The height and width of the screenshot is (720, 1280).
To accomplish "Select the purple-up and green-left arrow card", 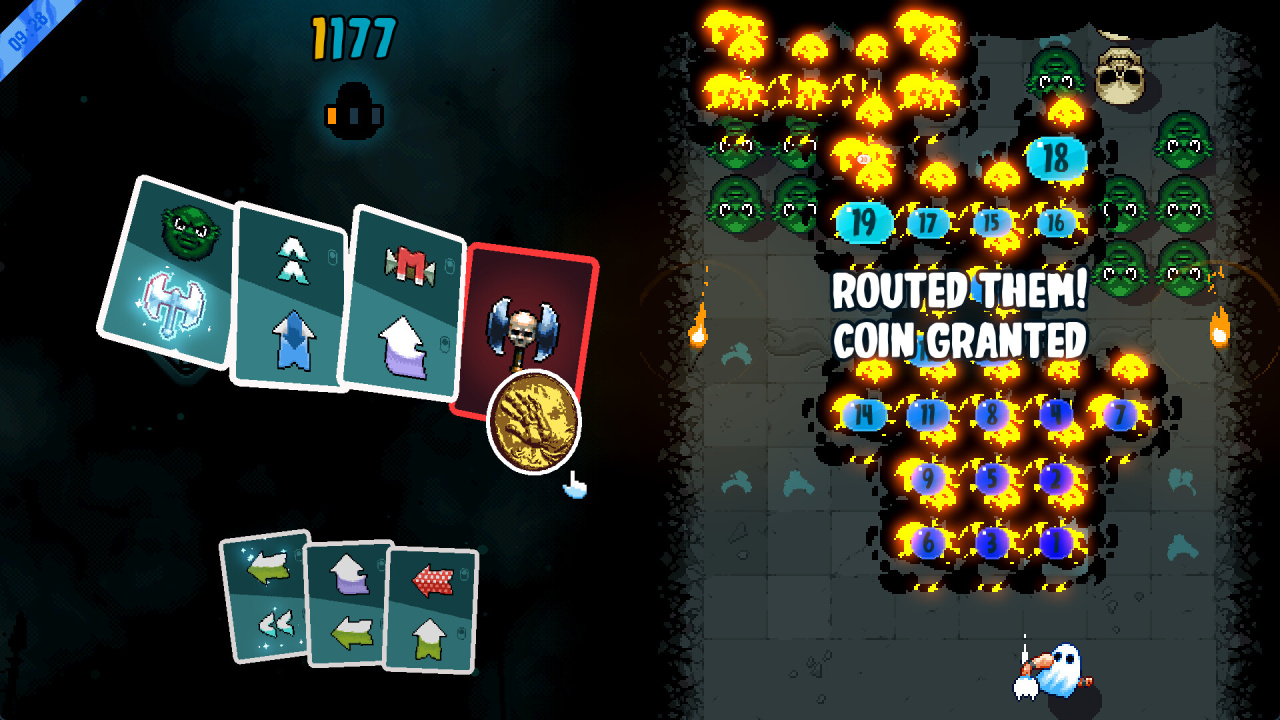I will coord(349,603).
